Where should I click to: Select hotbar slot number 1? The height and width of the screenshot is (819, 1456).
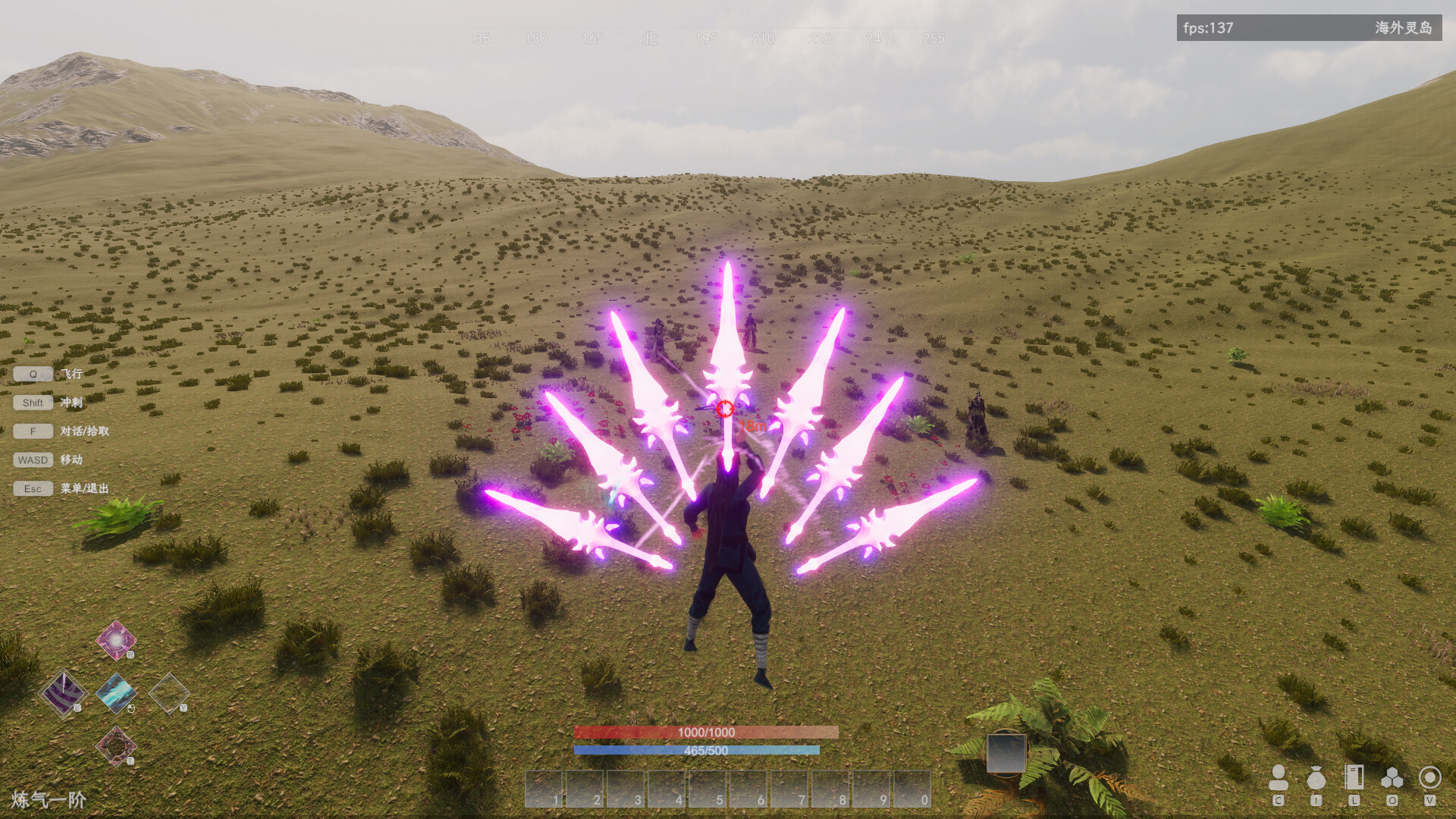click(544, 789)
